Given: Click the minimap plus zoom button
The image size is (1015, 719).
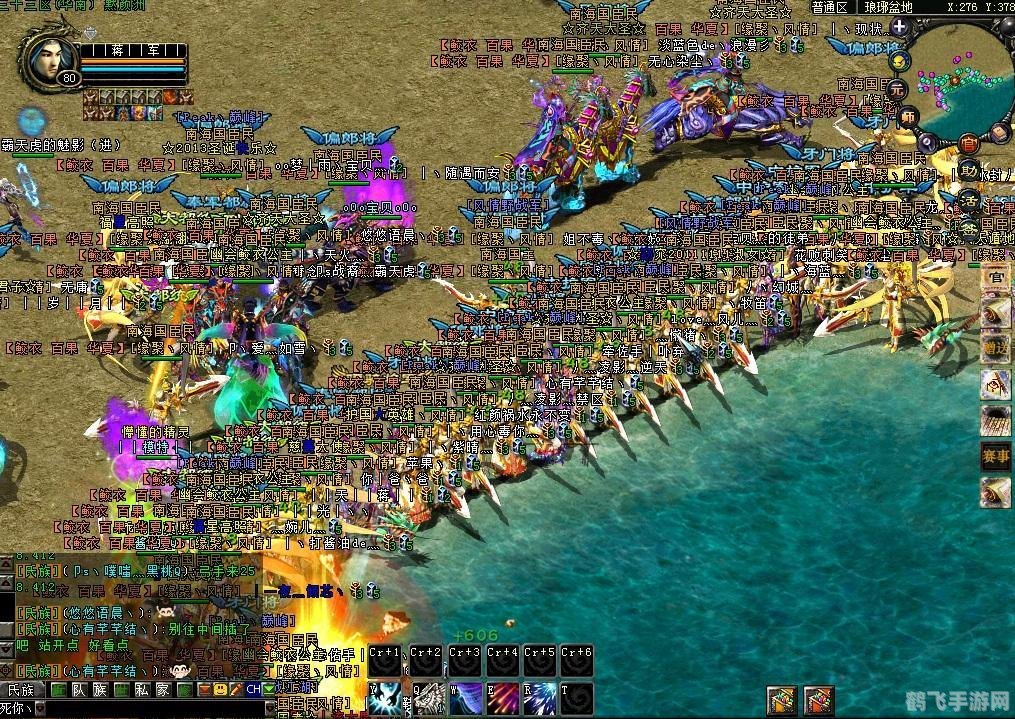Looking at the screenshot, I should click(898, 28).
